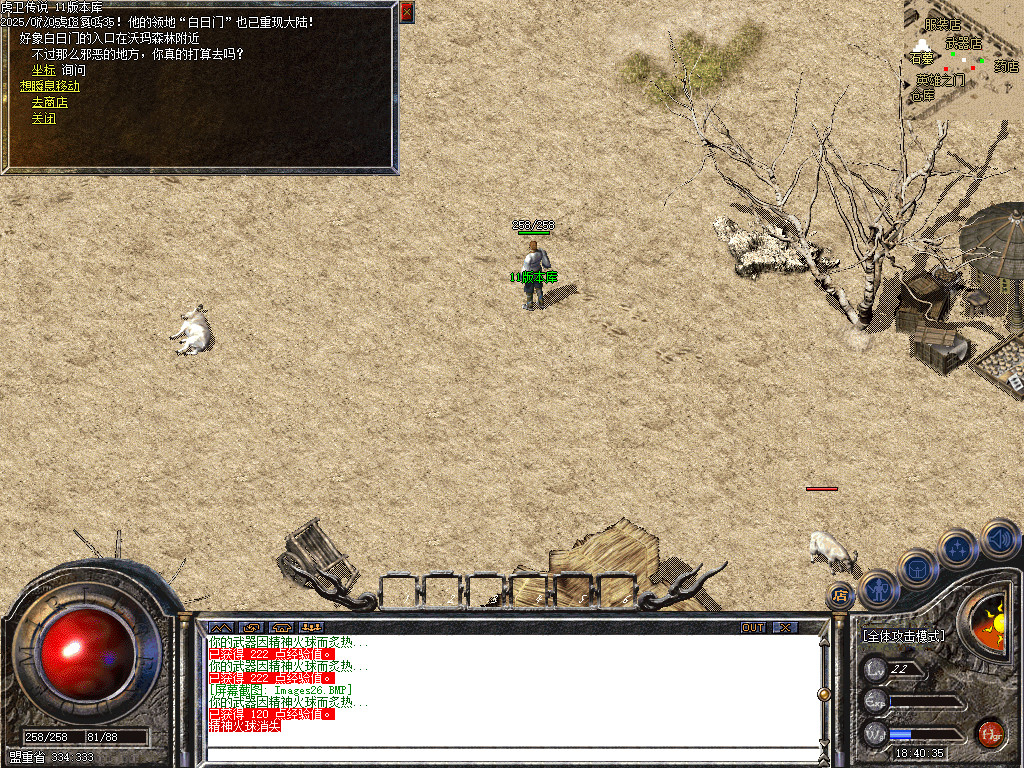
Task: Click the 坐标 link in the dialogue
Action: [43, 70]
